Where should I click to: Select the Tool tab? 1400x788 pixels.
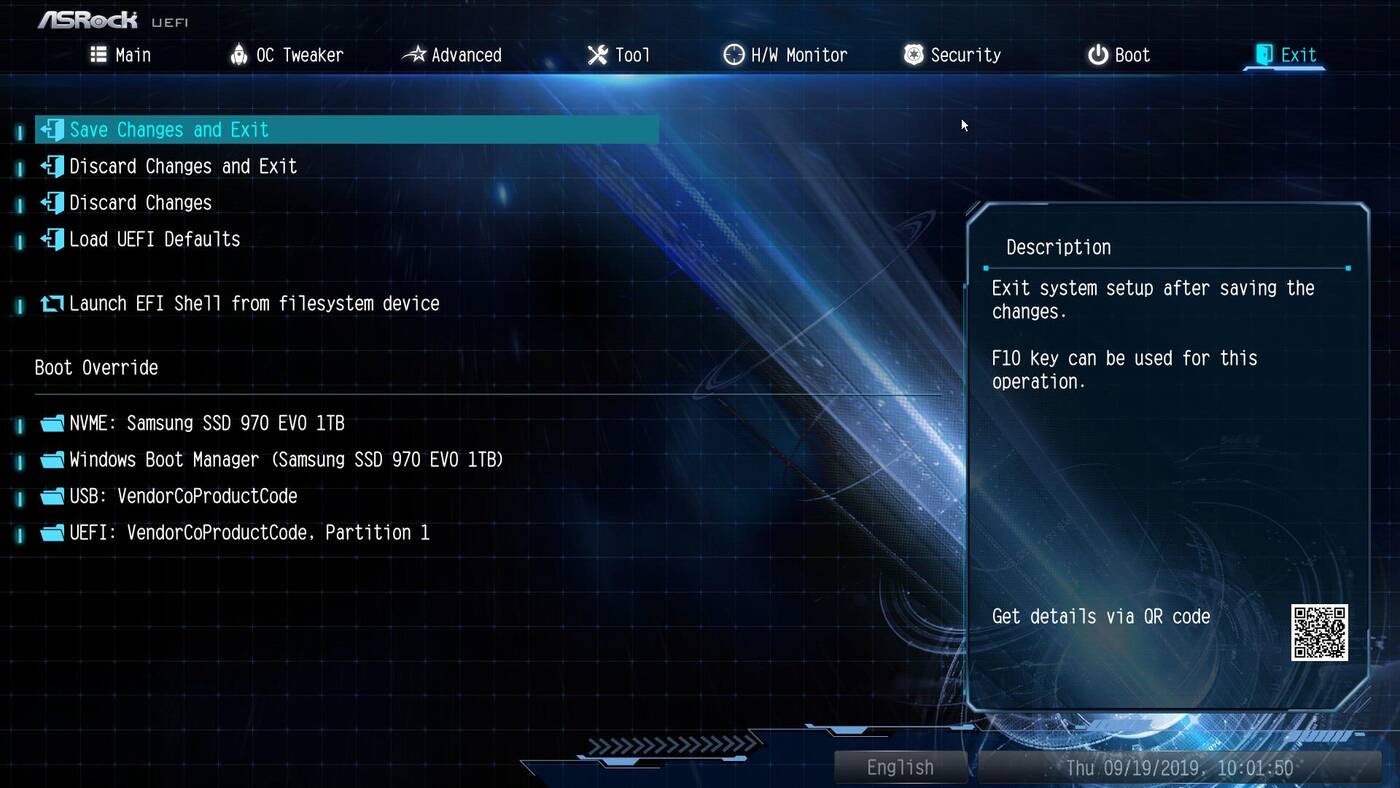[618, 55]
